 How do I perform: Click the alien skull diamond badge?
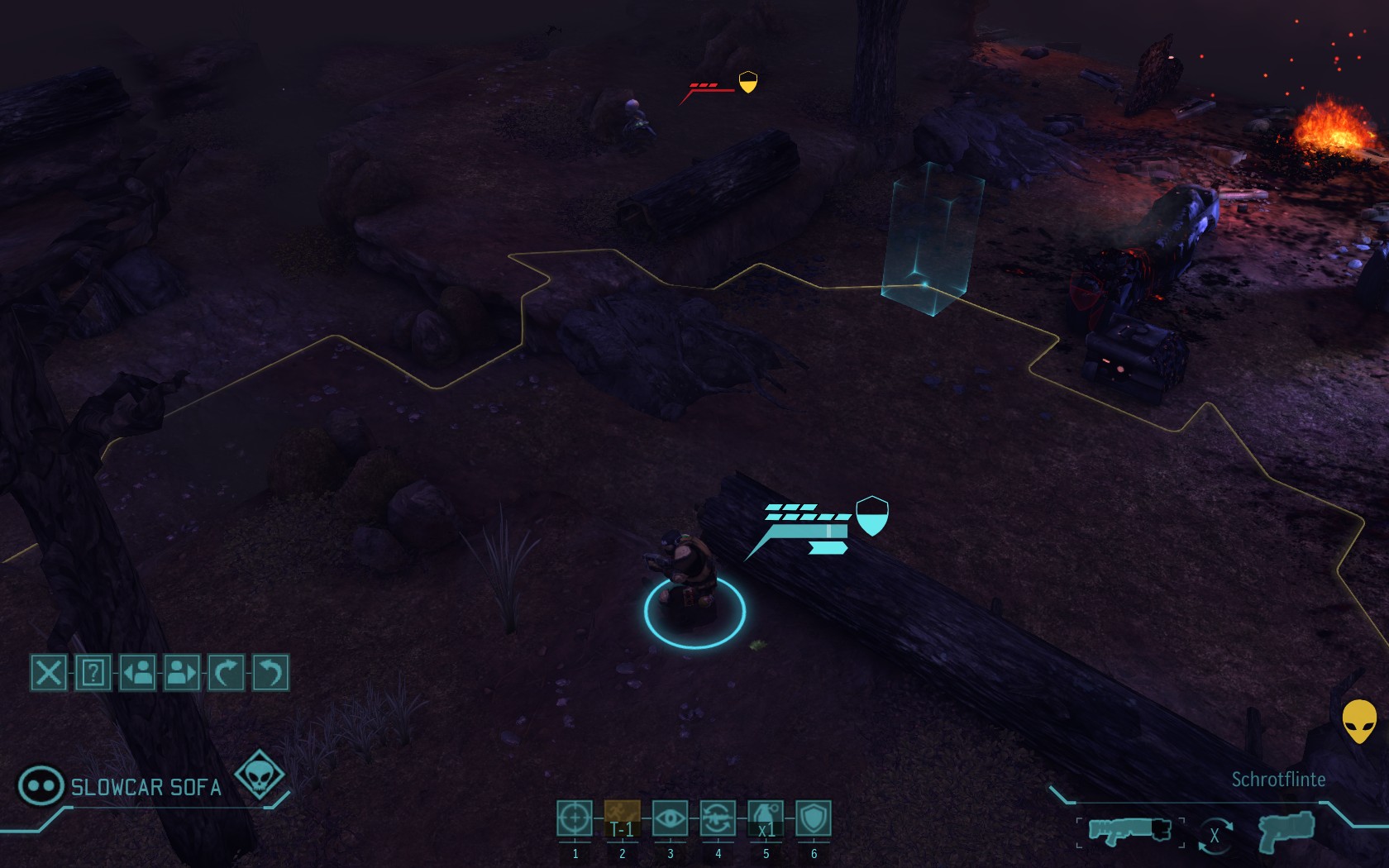[260, 775]
